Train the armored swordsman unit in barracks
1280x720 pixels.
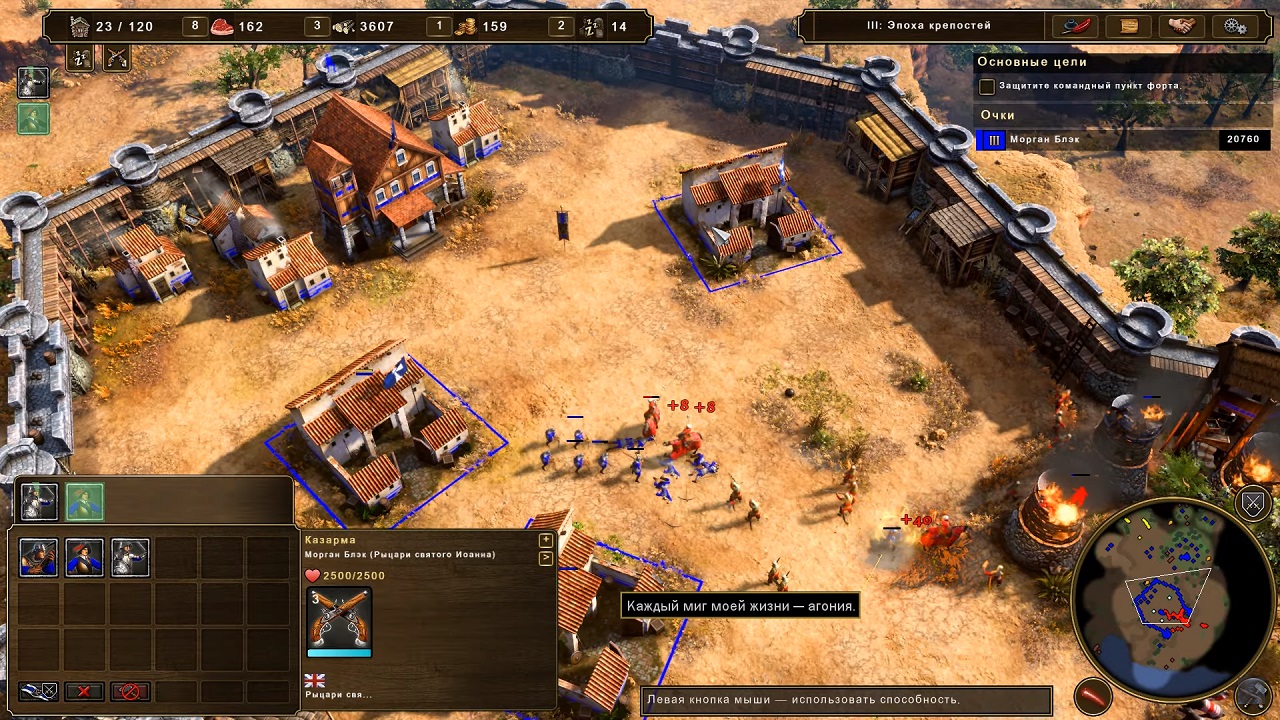coord(130,558)
